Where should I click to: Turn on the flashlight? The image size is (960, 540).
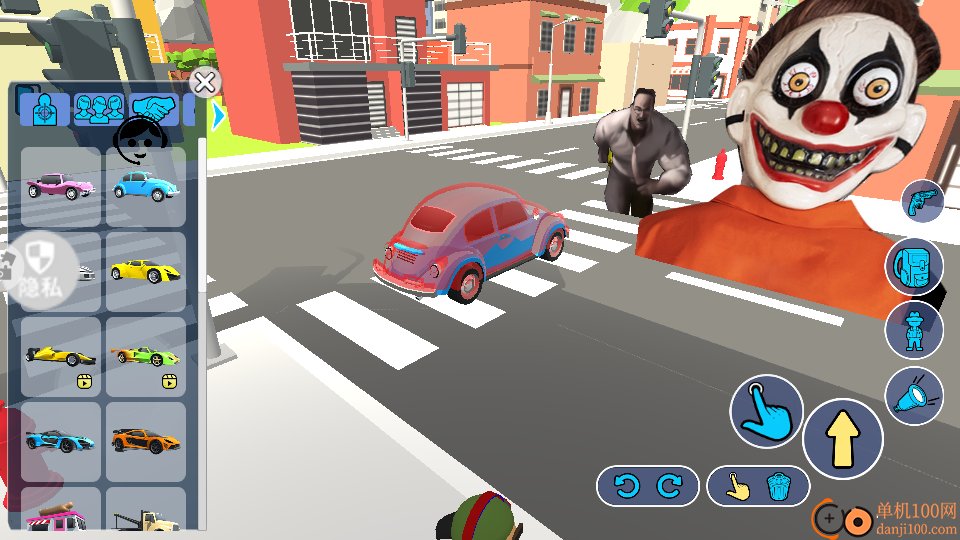click(914, 397)
